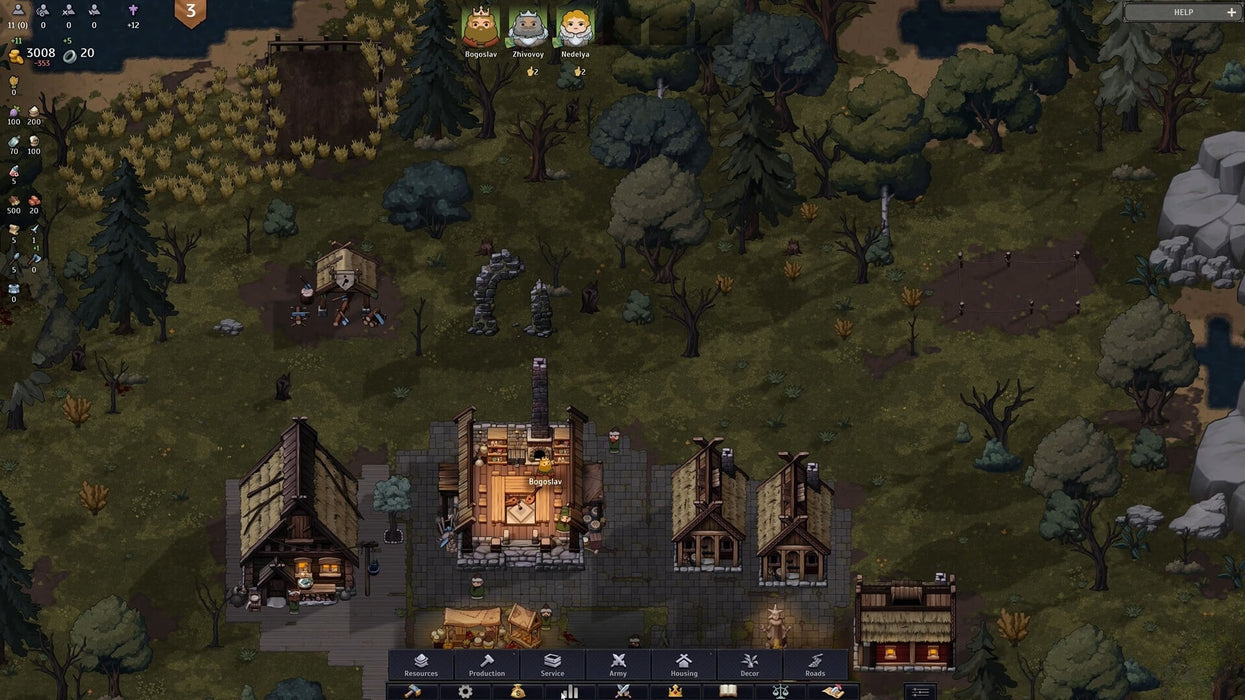Viewport: 1245px width, 700px height.
Task: Select the Roads build category
Action: 815,665
